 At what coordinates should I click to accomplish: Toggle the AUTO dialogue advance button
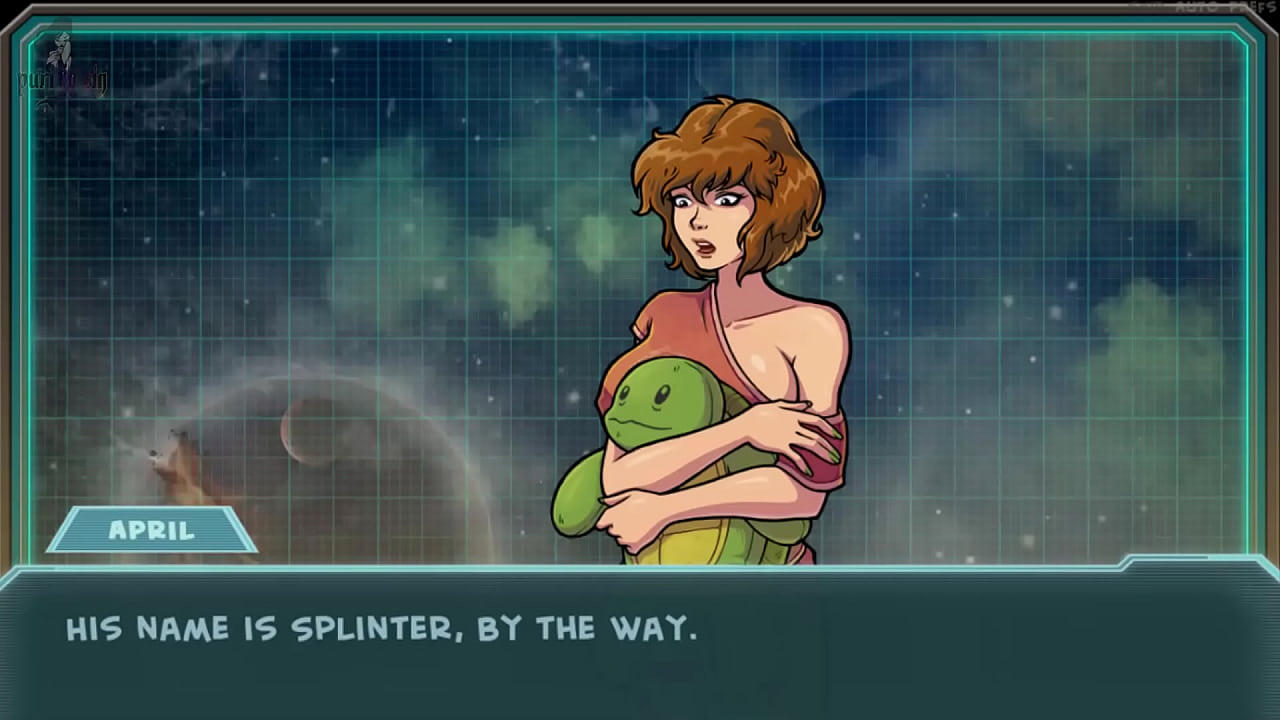tap(1195, 7)
